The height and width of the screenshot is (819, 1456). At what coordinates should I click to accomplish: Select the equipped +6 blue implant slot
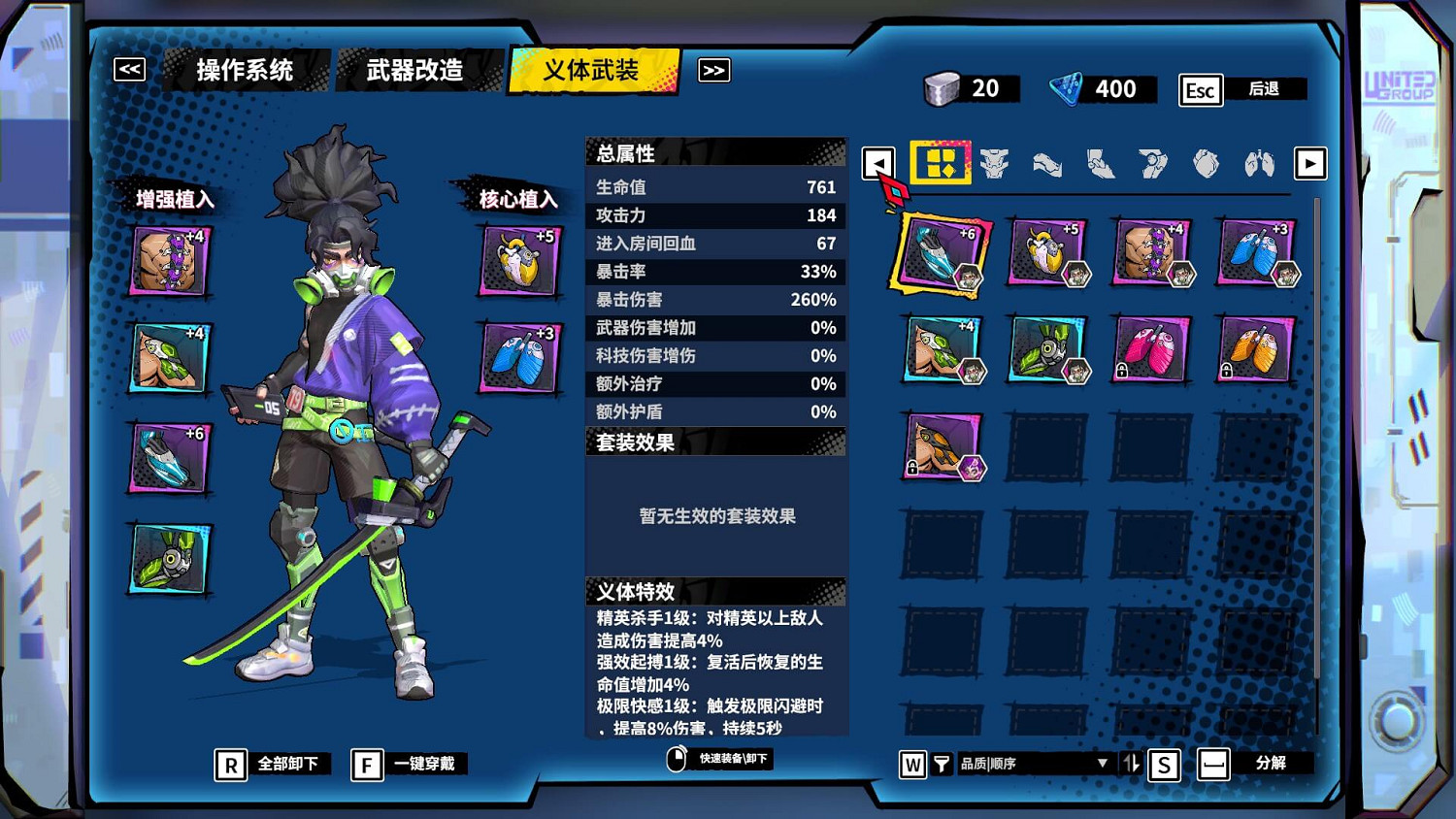(941, 254)
